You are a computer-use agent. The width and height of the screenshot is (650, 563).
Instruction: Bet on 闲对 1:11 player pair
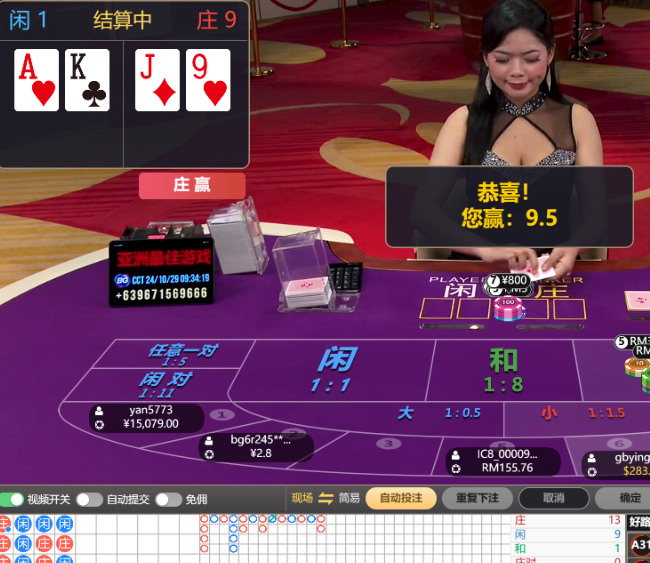[x=166, y=385]
